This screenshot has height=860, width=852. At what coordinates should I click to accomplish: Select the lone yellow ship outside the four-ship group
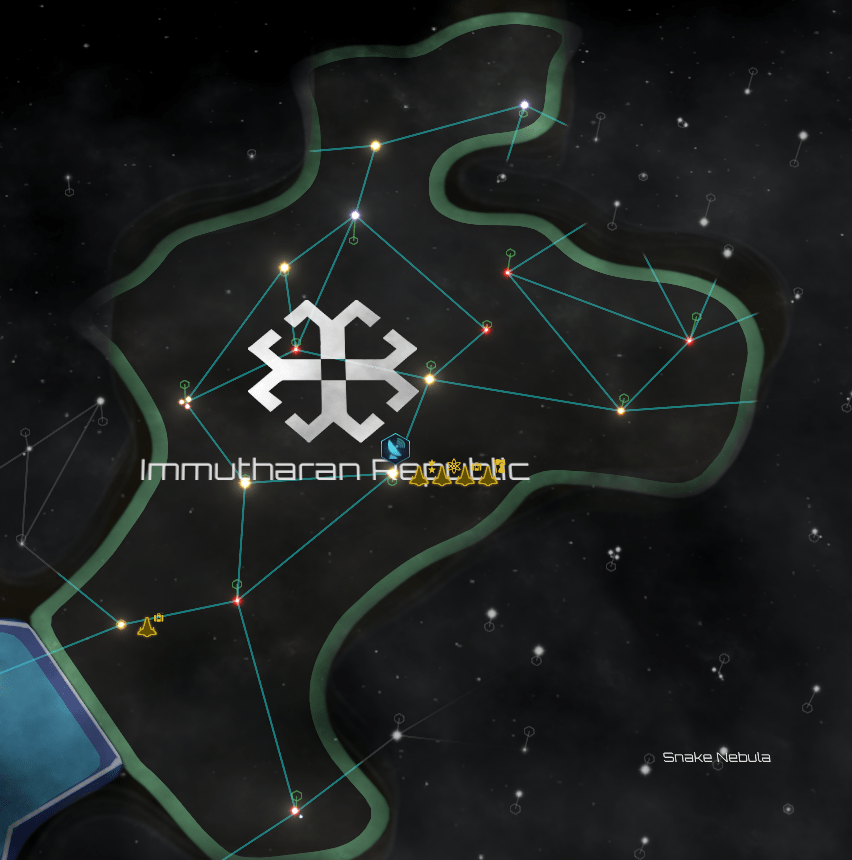coord(147,628)
